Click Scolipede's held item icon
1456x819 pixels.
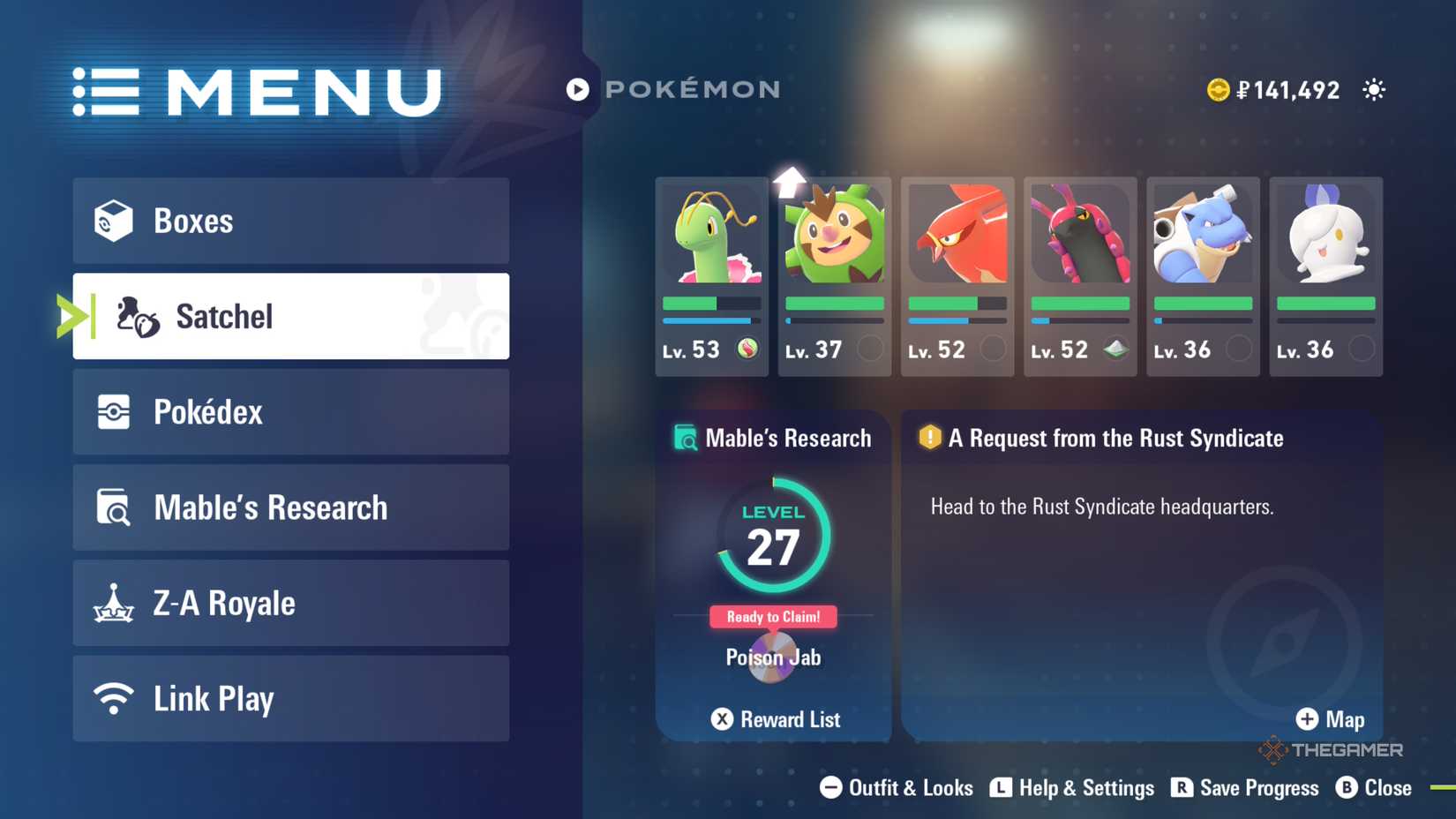[1115, 349]
